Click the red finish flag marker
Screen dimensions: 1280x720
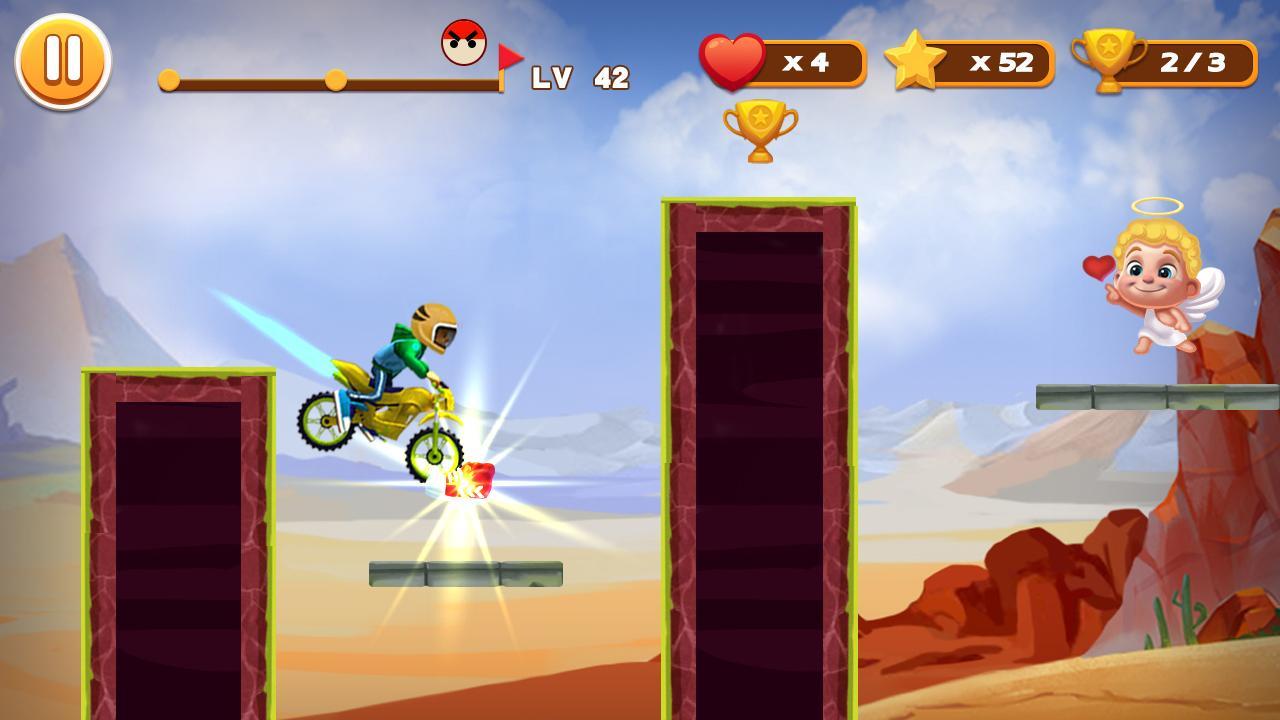513,55
